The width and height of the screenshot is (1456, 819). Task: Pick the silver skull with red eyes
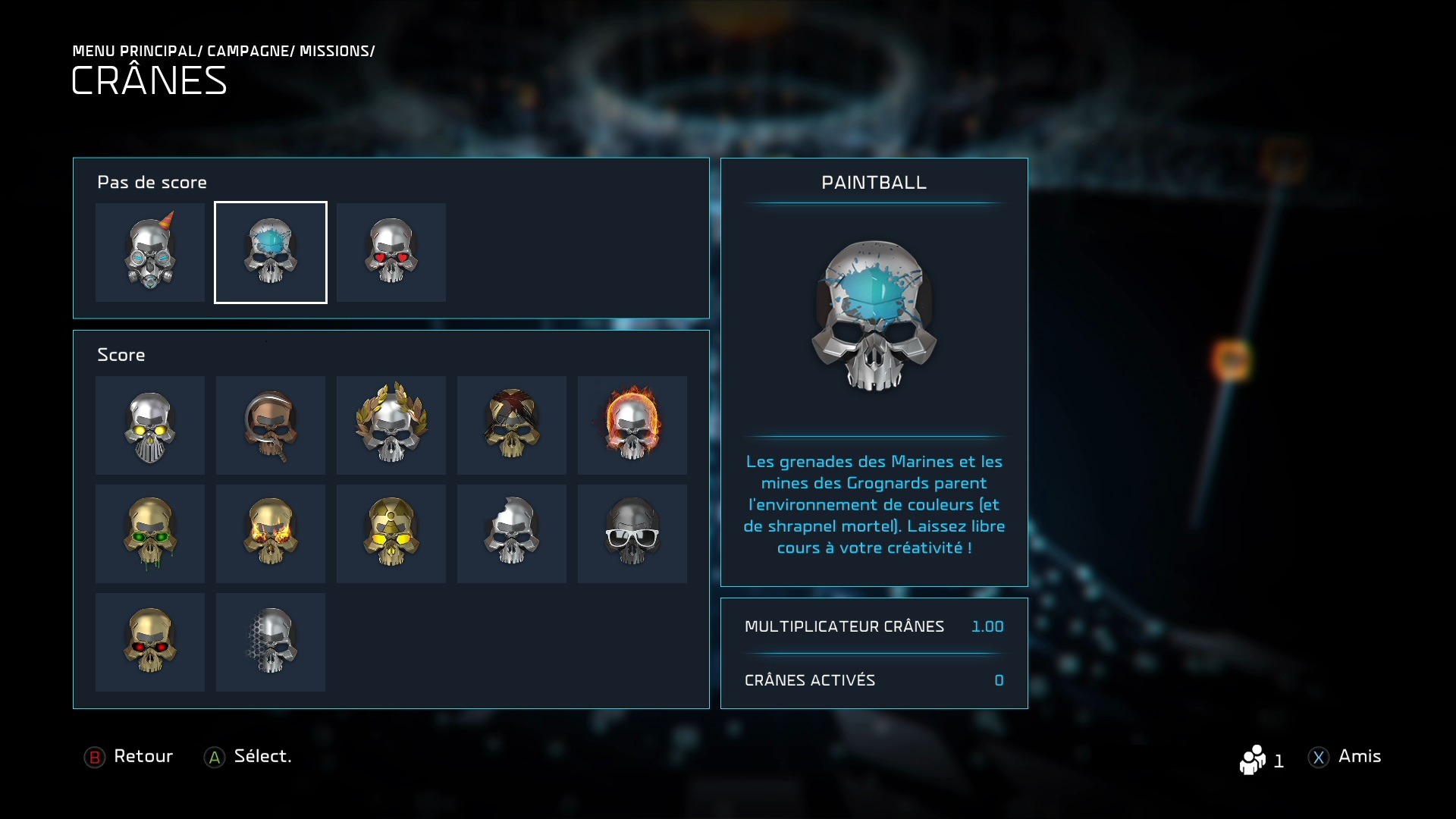(x=391, y=253)
